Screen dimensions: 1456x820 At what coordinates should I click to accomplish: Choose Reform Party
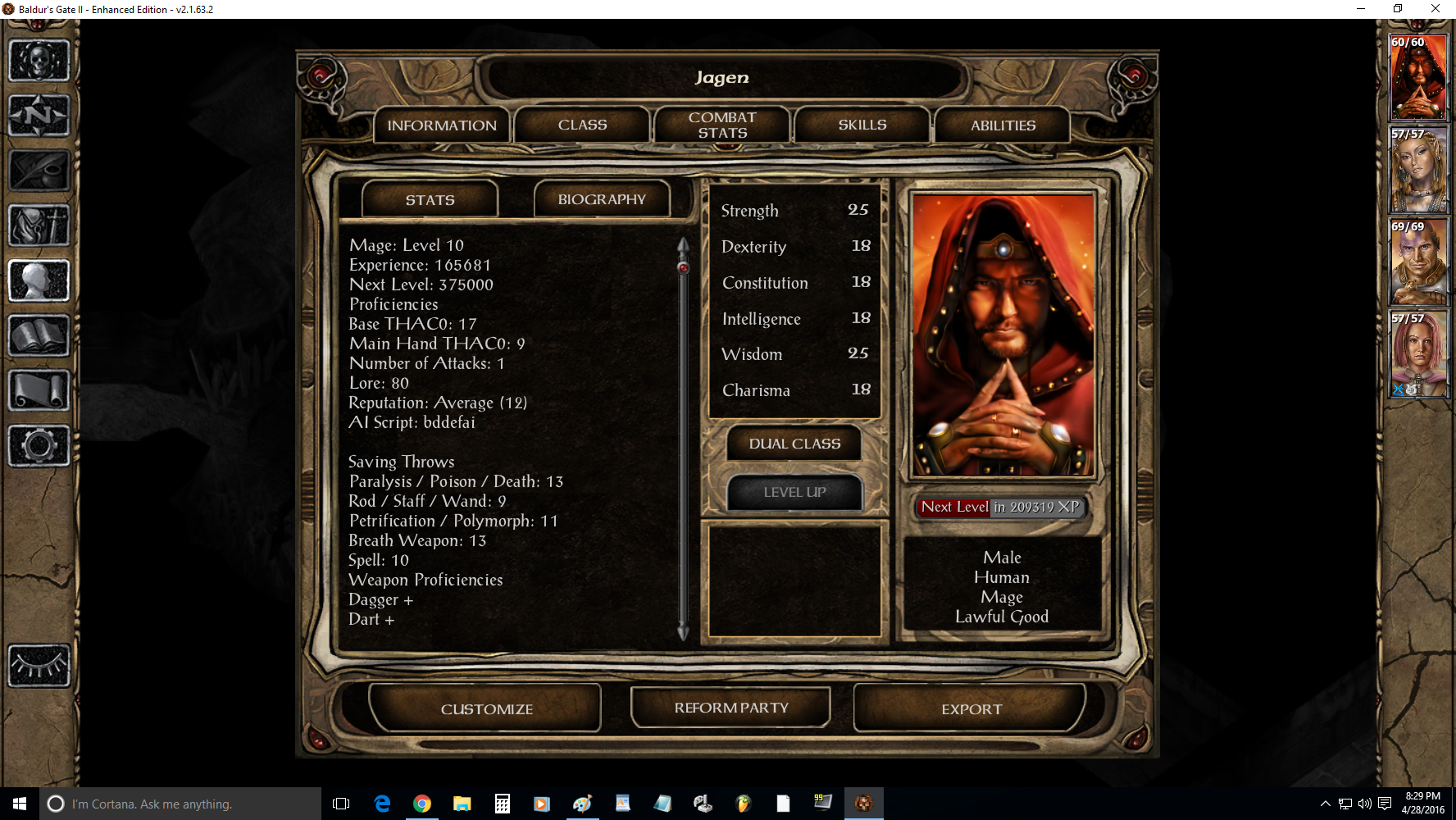(730, 708)
